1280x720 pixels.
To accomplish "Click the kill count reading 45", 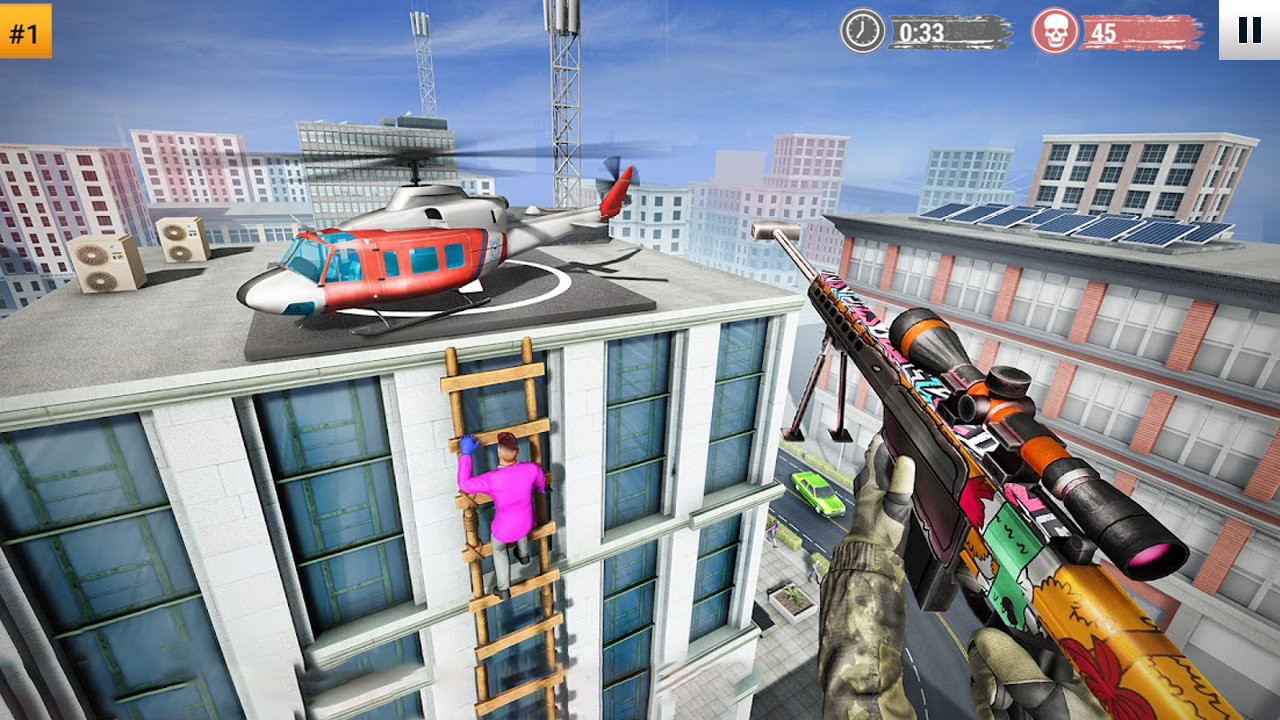I will pyautogui.click(x=1105, y=31).
